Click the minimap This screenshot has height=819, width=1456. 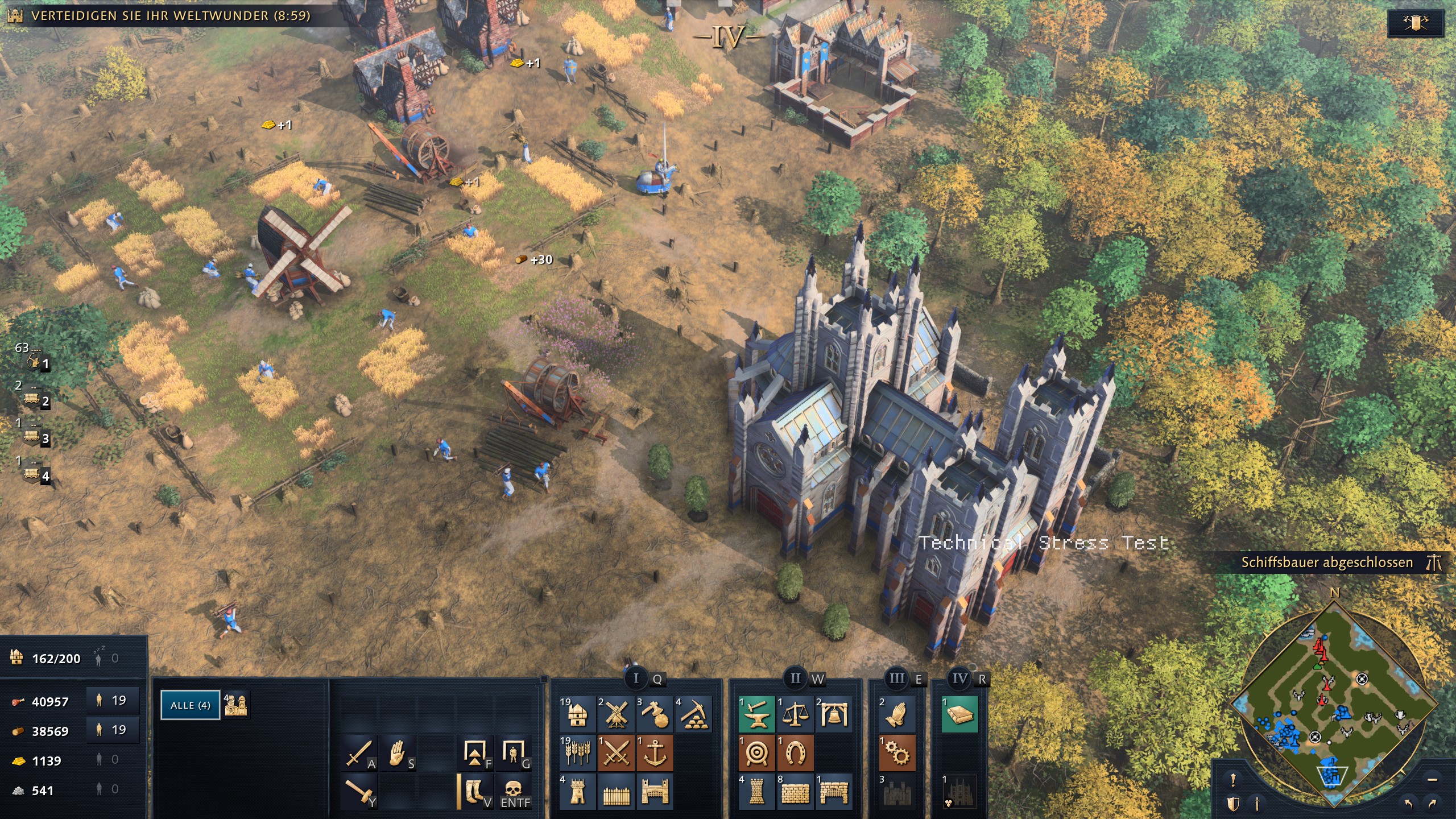[x=1334, y=705]
